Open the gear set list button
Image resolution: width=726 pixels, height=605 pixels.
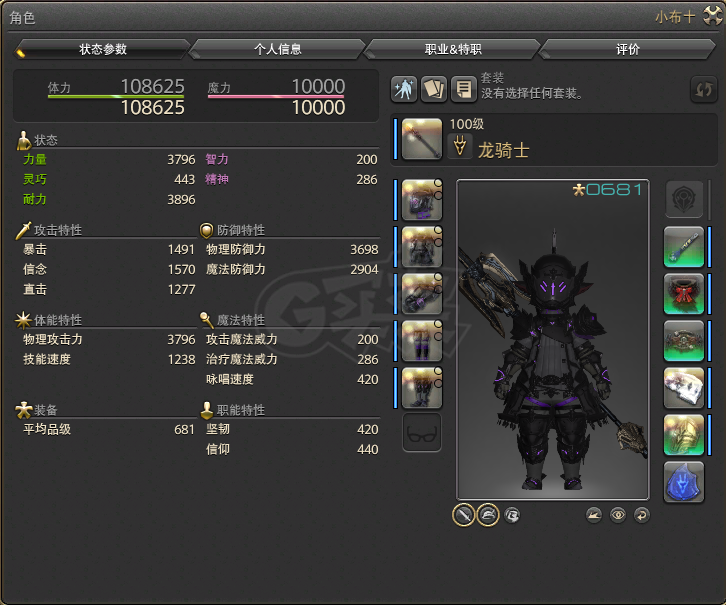[463, 89]
